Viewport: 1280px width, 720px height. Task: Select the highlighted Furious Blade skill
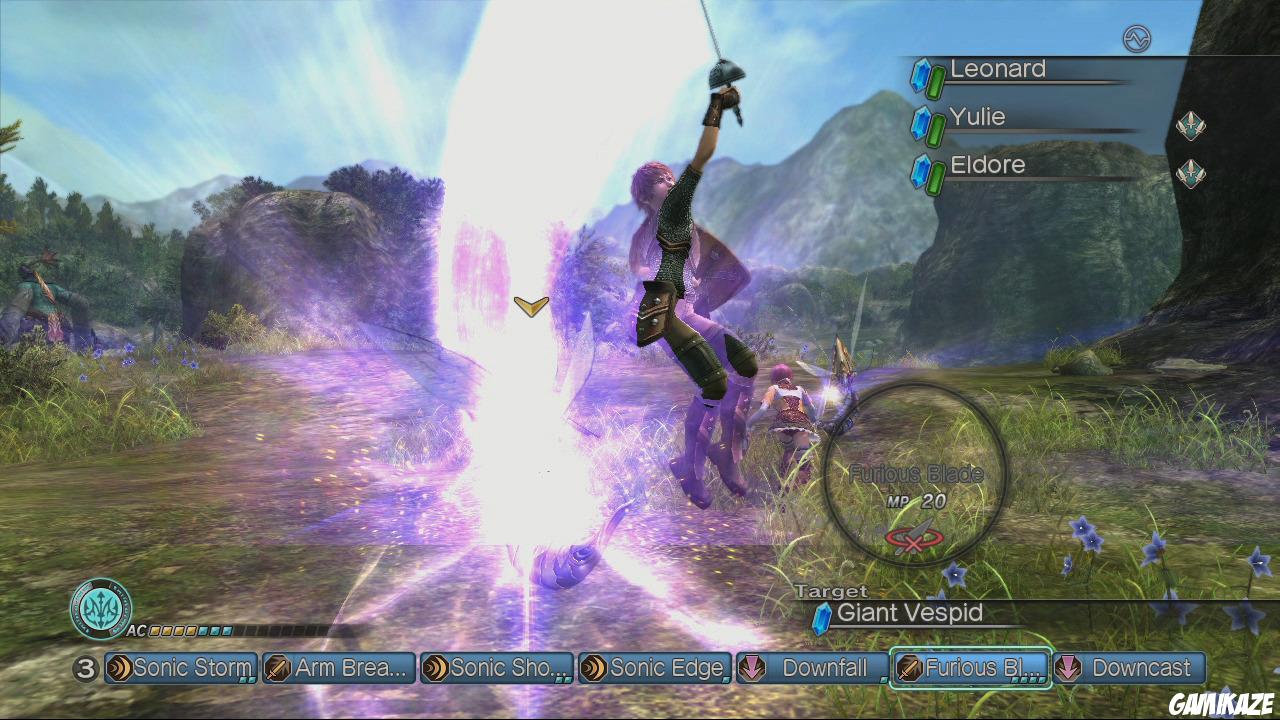coord(970,668)
